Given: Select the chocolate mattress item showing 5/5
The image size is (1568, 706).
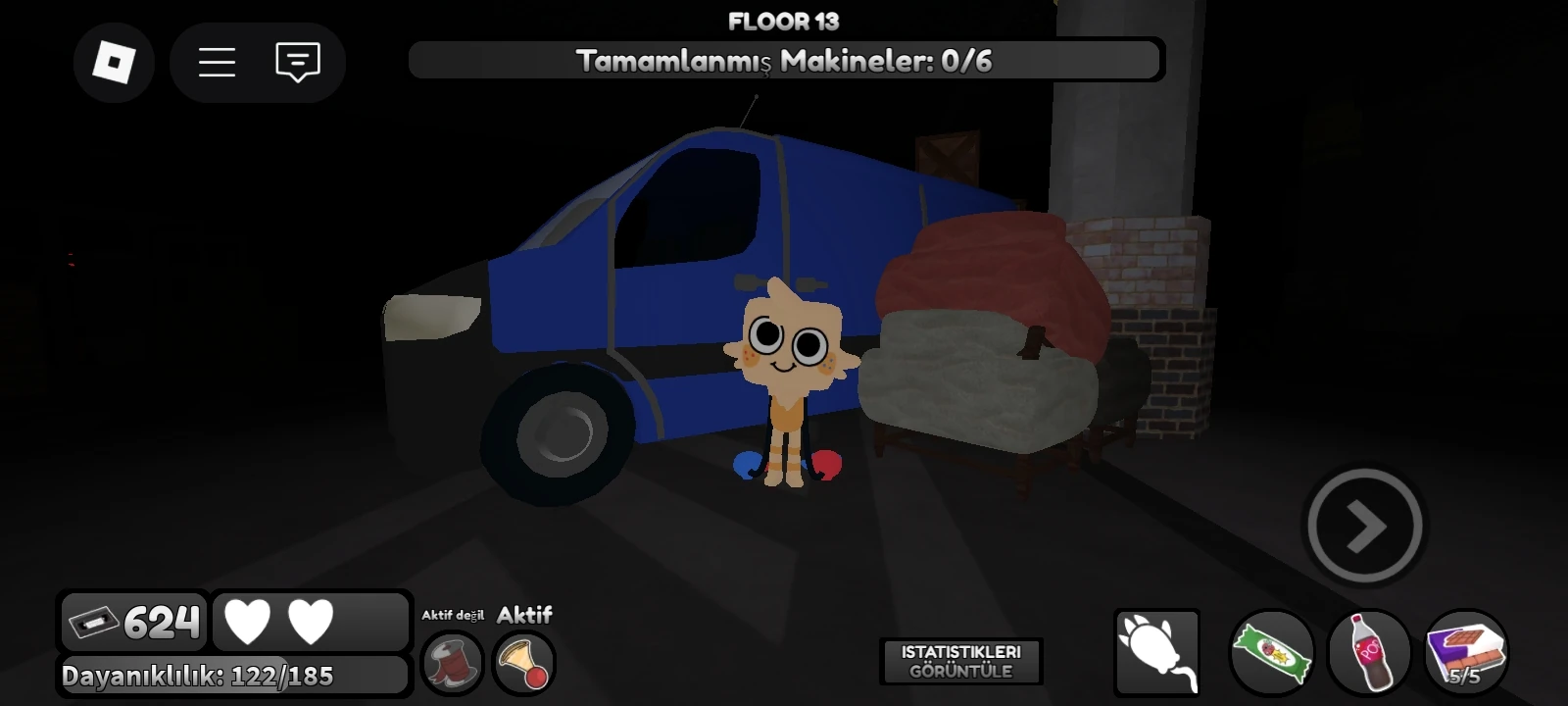Looking at the screenshot, I should click(1464, 652).
